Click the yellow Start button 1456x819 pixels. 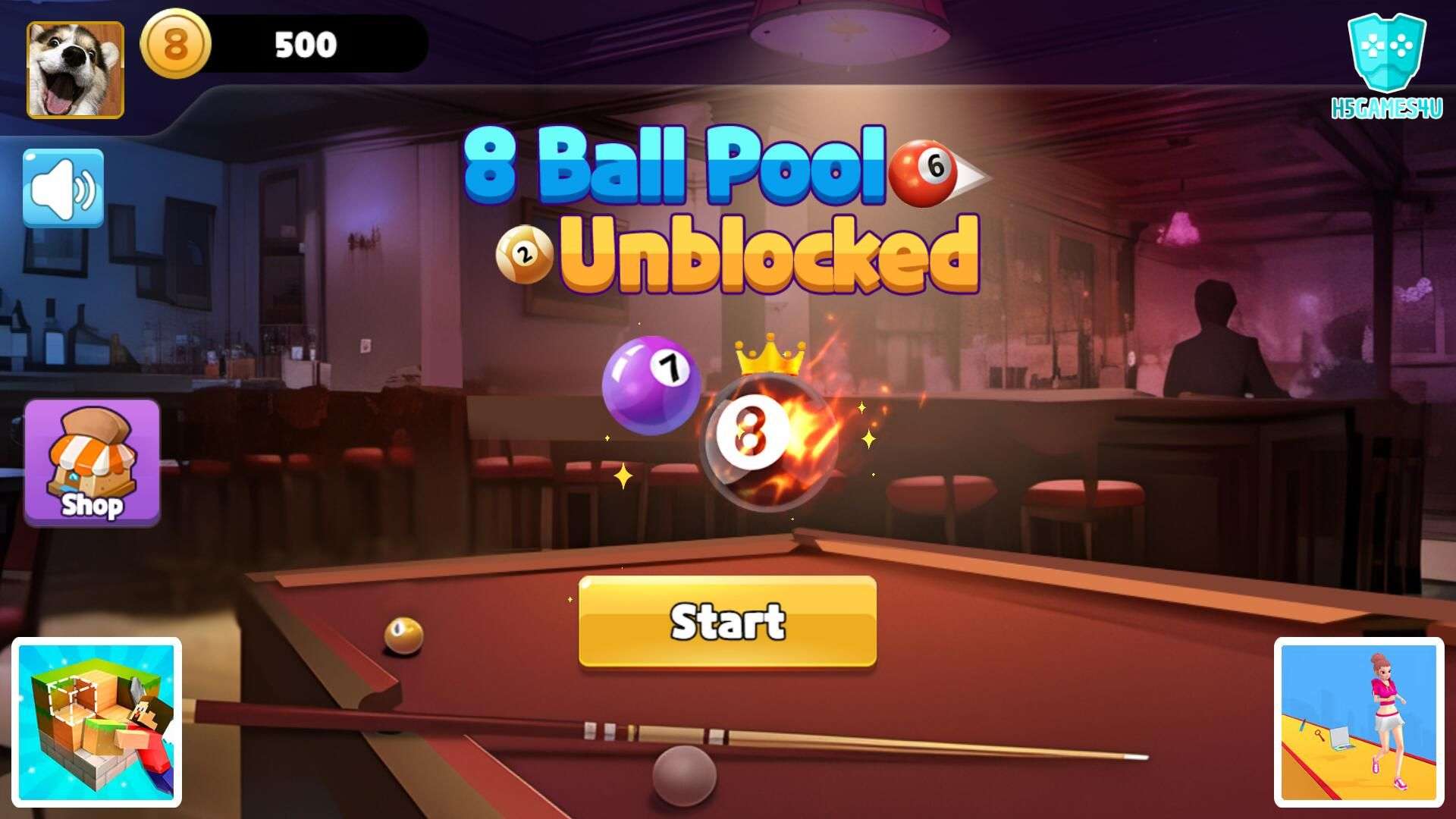(x=727, y=622)
